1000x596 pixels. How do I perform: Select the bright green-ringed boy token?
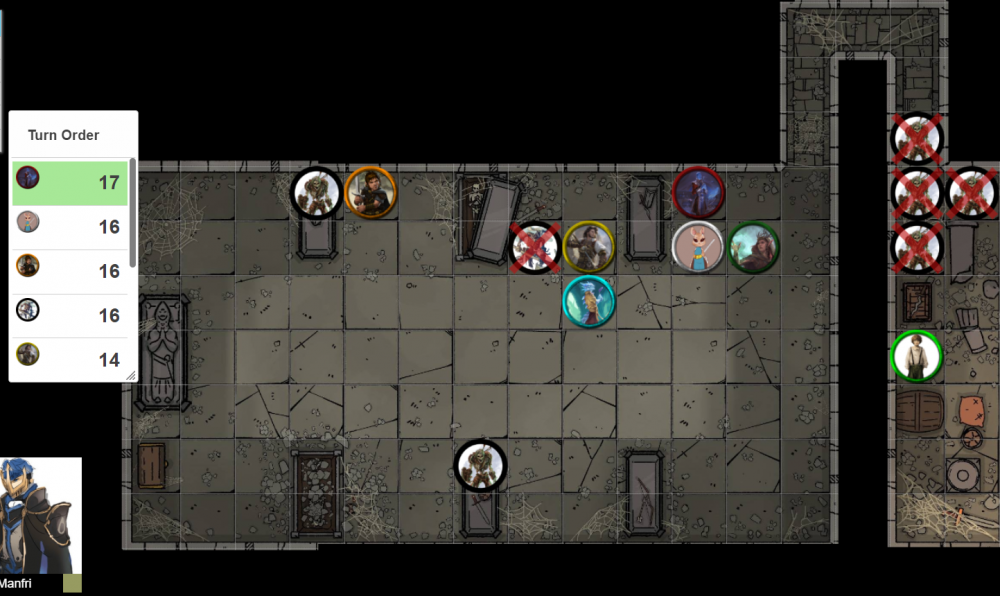click(x=916, y=356)
